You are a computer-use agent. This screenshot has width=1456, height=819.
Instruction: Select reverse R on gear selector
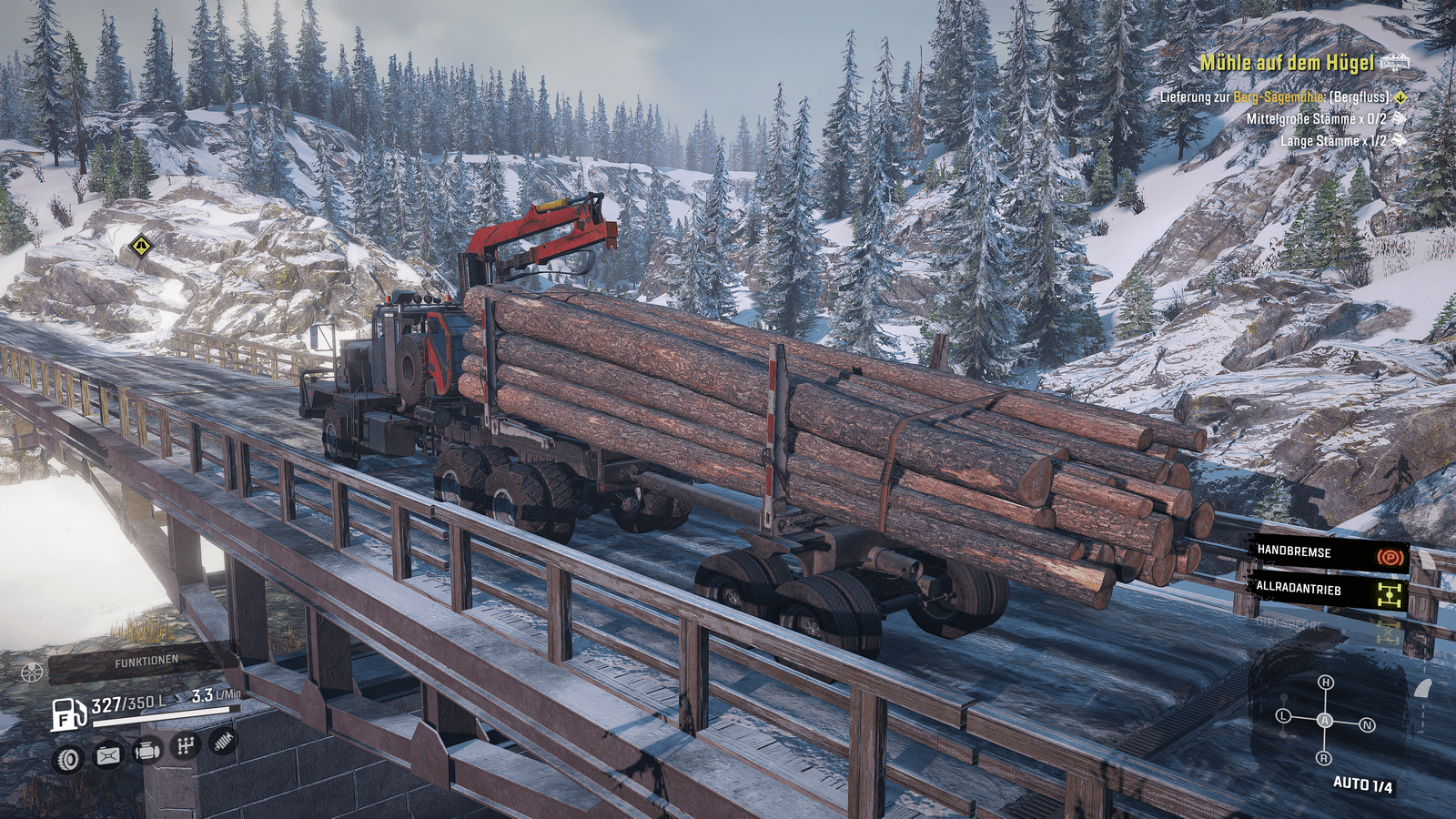[x=1324, y=758]
